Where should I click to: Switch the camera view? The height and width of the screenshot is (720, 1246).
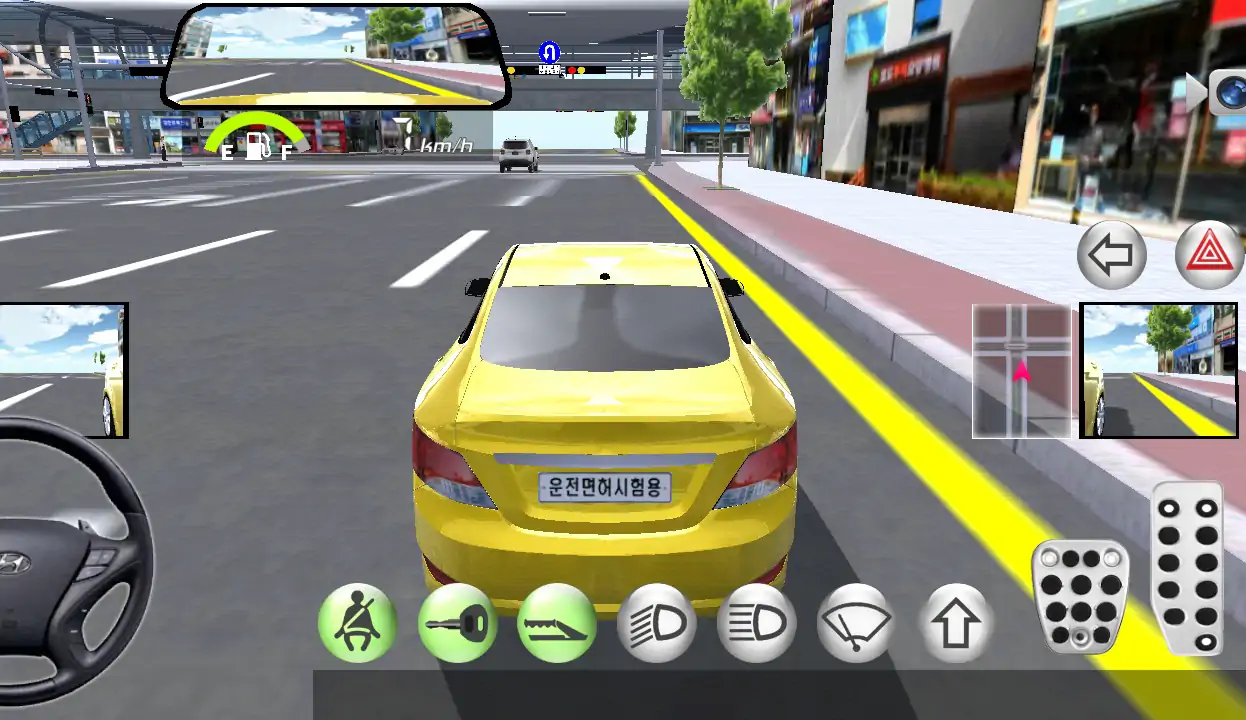coord(1224,92)
